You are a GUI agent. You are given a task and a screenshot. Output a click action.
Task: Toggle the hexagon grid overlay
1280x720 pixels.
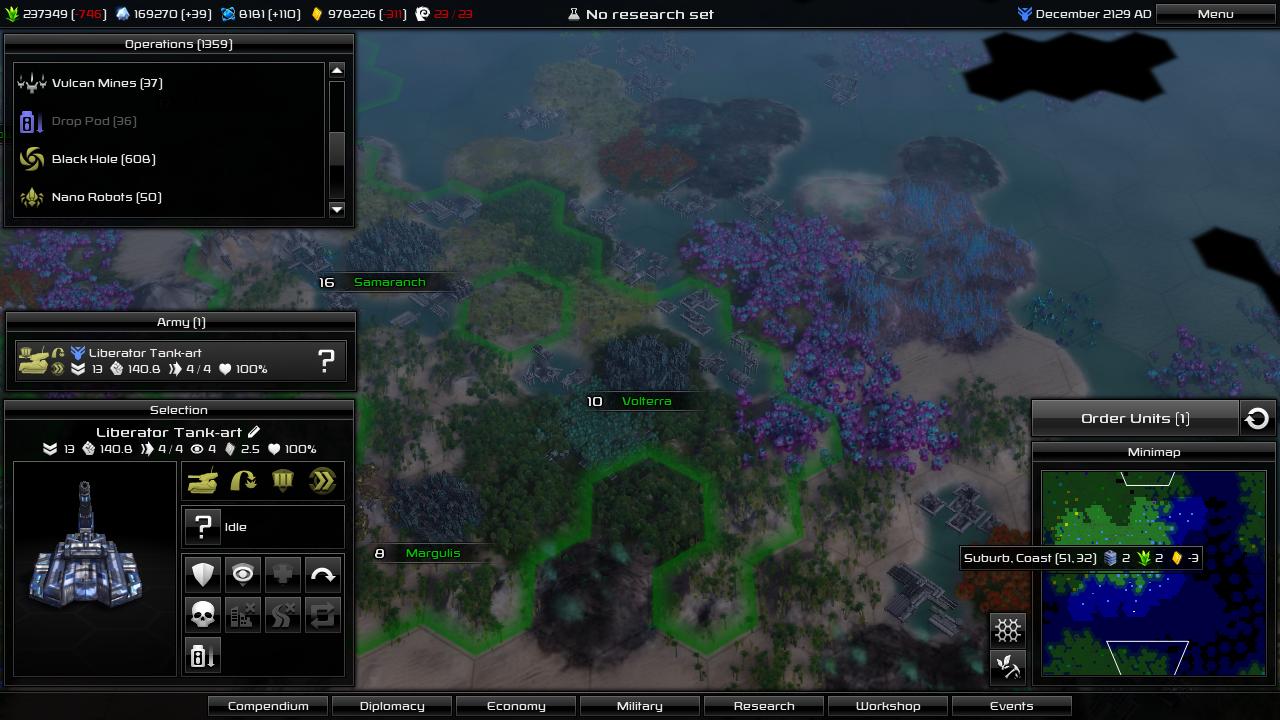(x=1008, y=630)
